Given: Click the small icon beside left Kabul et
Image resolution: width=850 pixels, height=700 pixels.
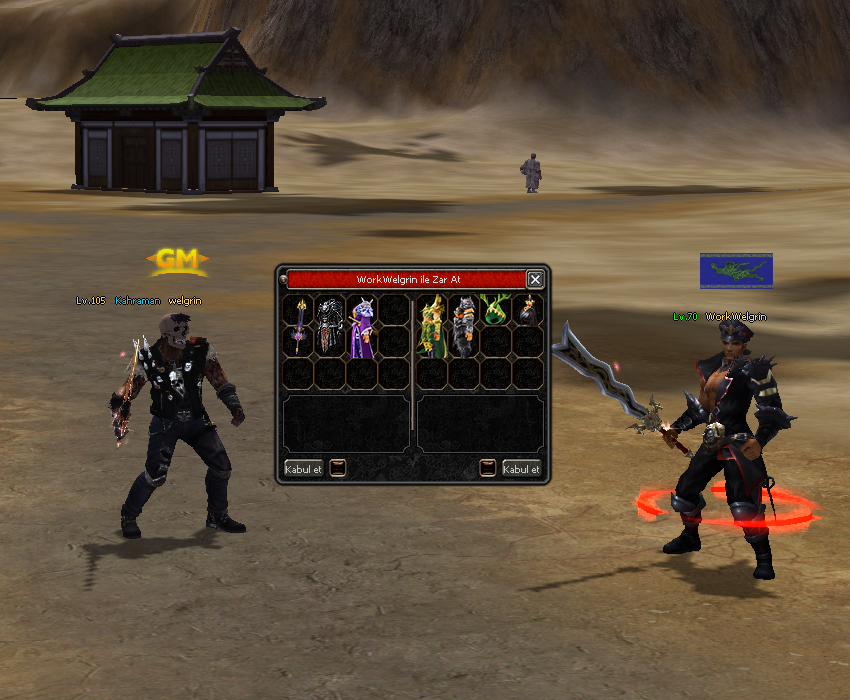Looking at the screenshot, I should coord(338,468).
